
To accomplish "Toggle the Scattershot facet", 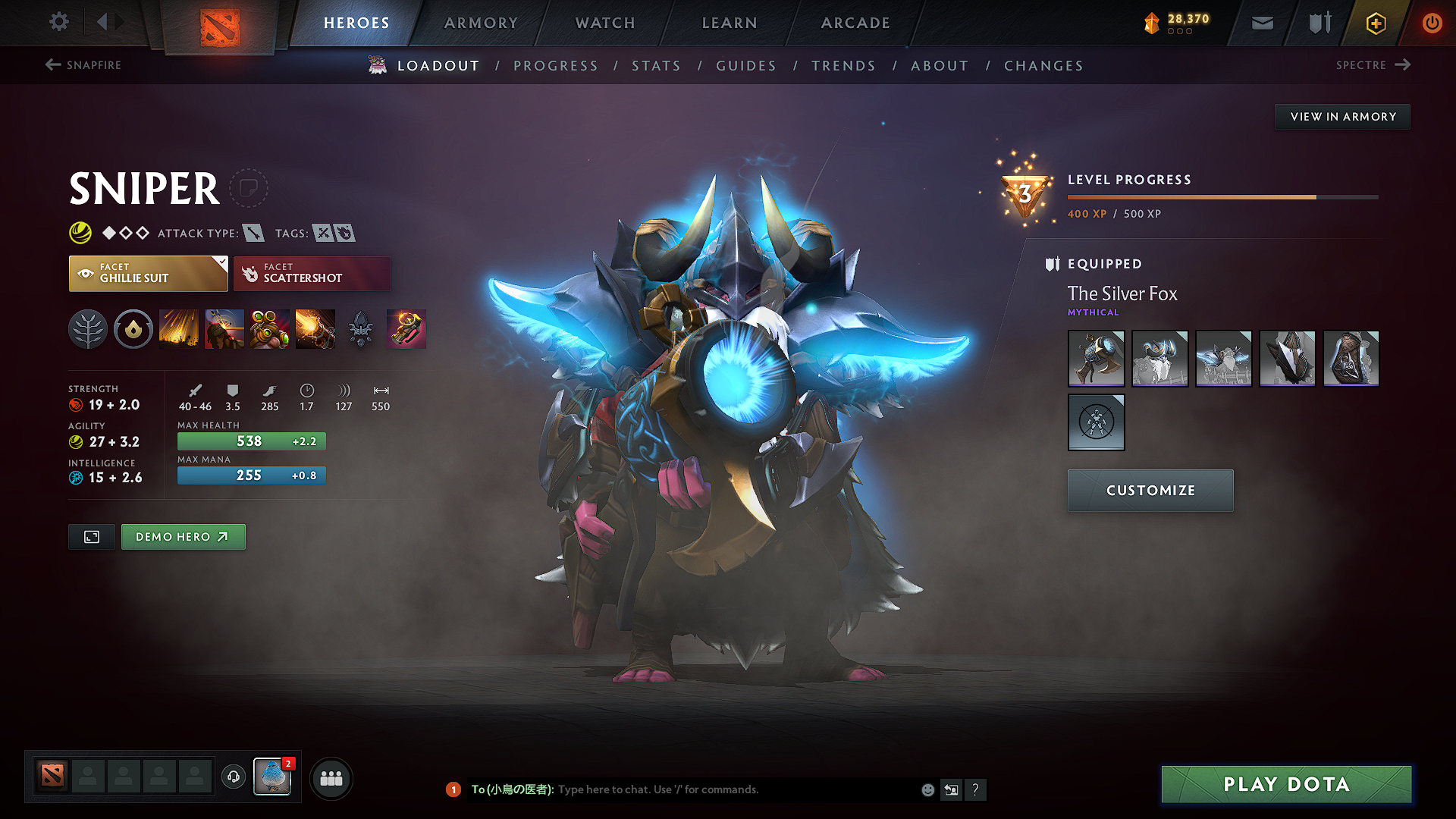I will coord(311,273).
